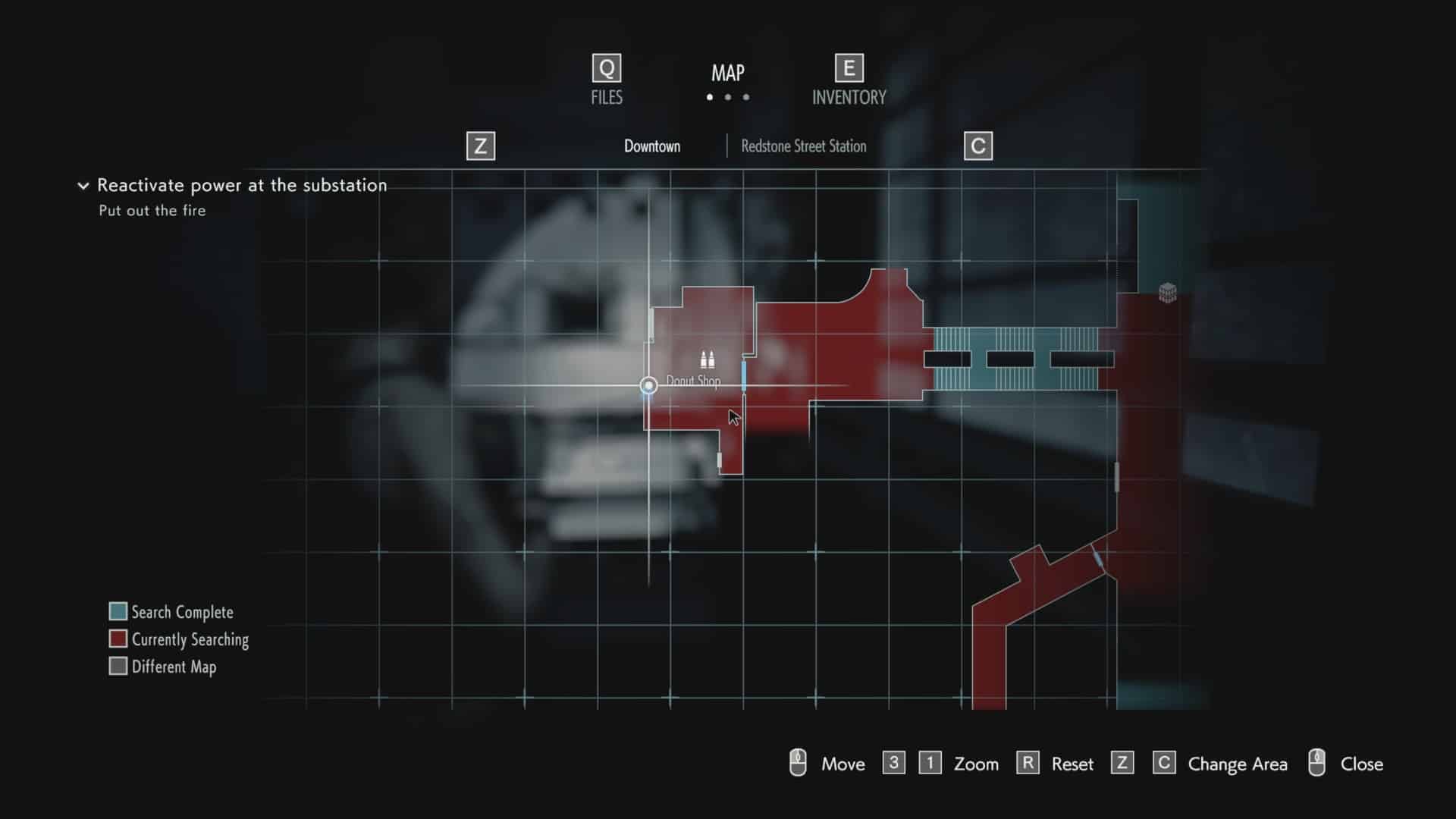Click the player position marker
This screenshot has height=819, width=1456.
click(x=648, y=386)
